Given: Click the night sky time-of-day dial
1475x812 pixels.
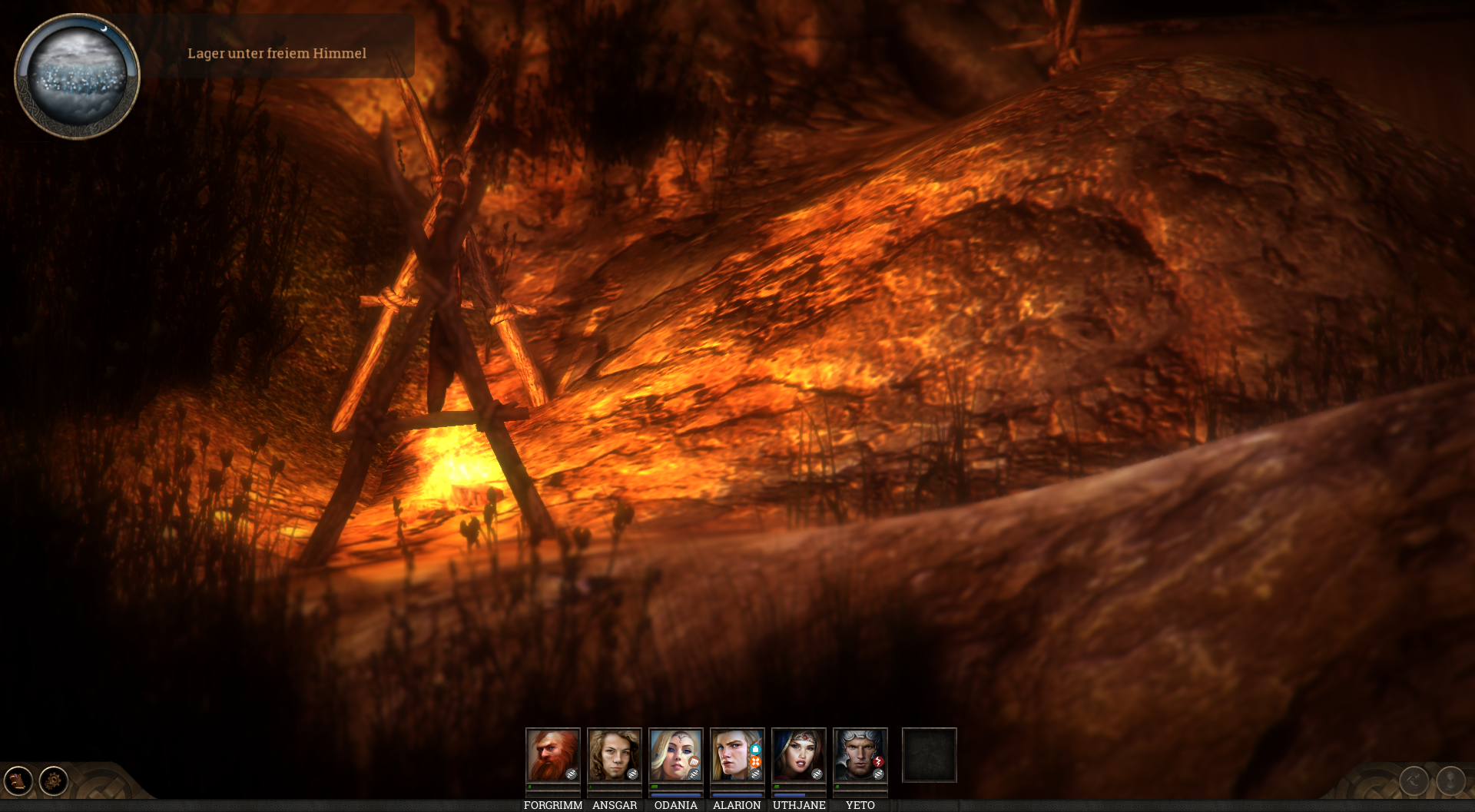Looking at the screenshot, I should [77, 76].
